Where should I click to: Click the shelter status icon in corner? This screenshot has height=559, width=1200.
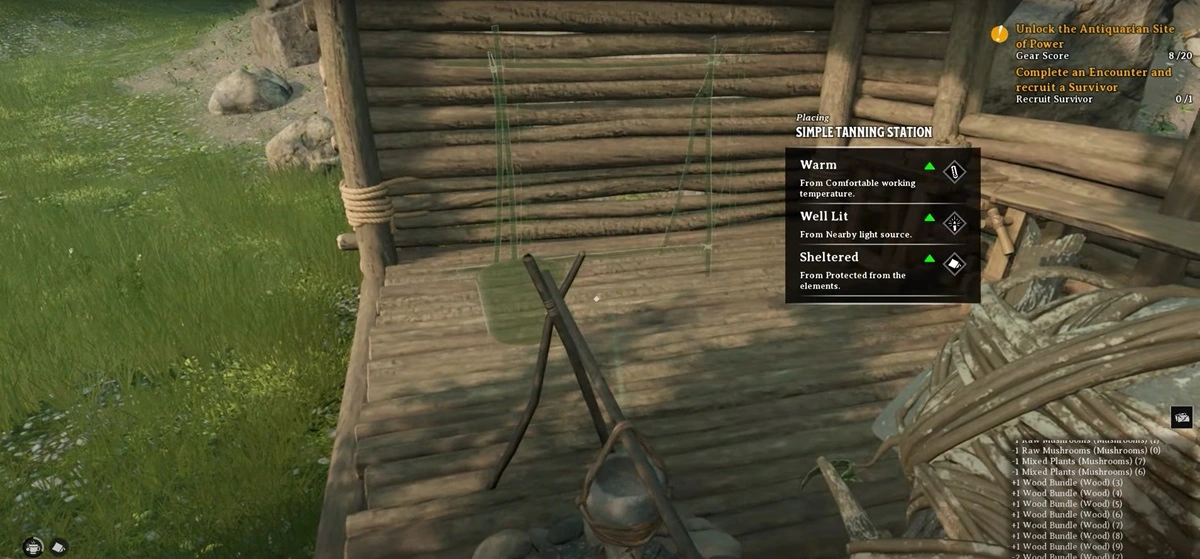(58, 546)
